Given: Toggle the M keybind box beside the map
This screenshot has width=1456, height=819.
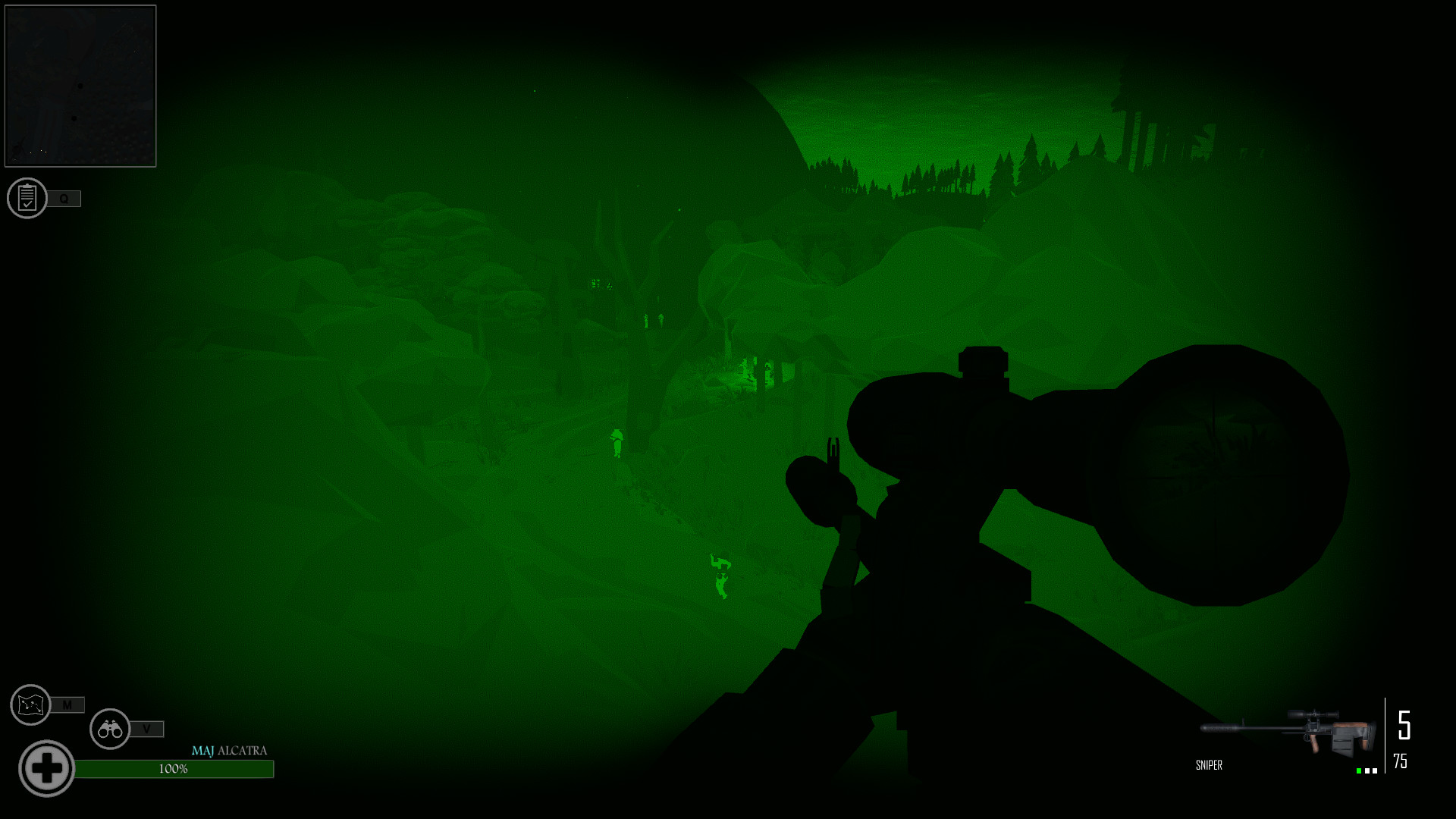Looking at the screenshot, I should (x=68, y=705).
